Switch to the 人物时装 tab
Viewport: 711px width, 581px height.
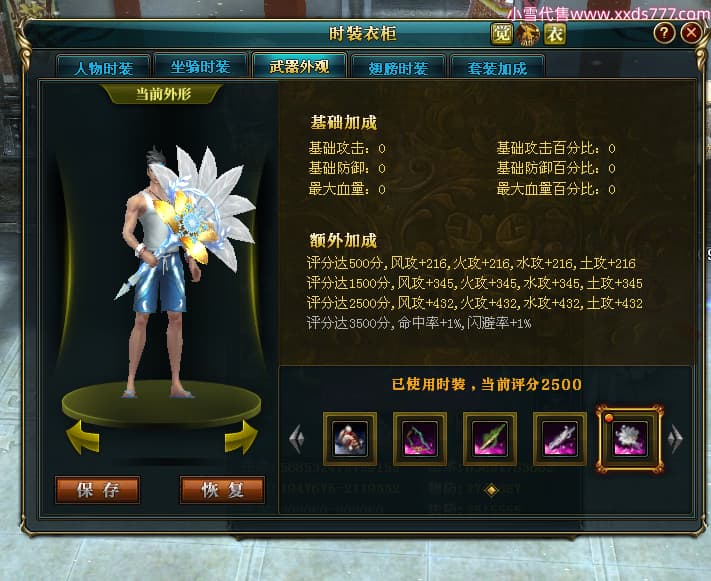[x=104, y=68]
